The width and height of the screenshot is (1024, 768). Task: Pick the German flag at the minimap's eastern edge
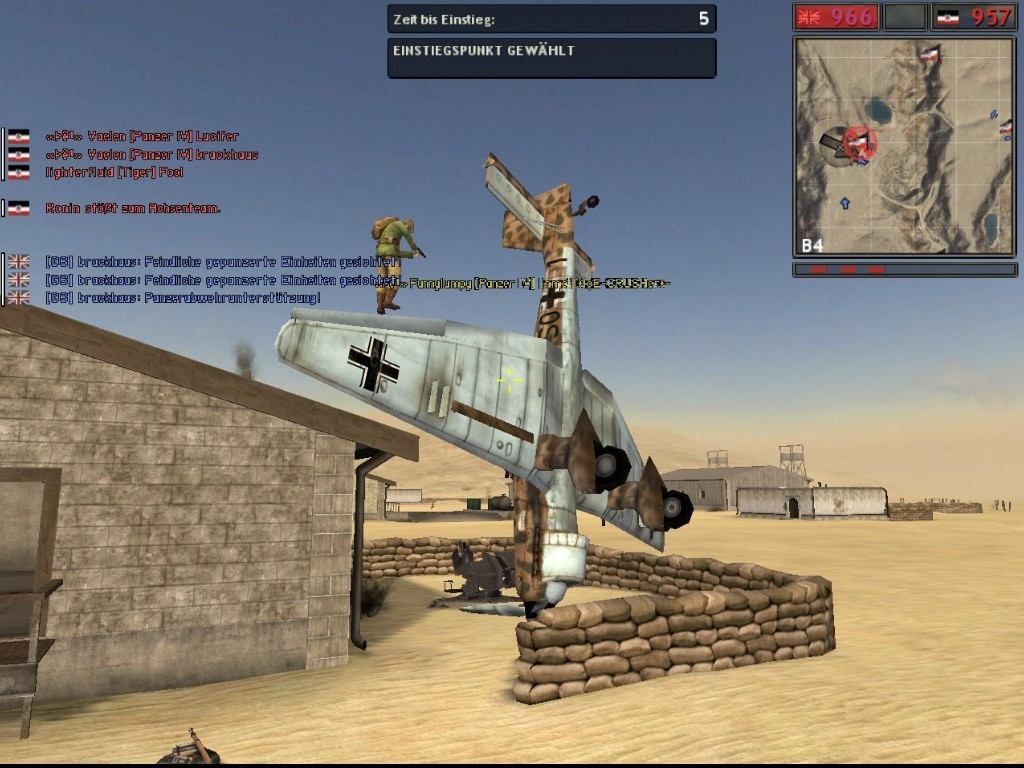pos(1006,128)
